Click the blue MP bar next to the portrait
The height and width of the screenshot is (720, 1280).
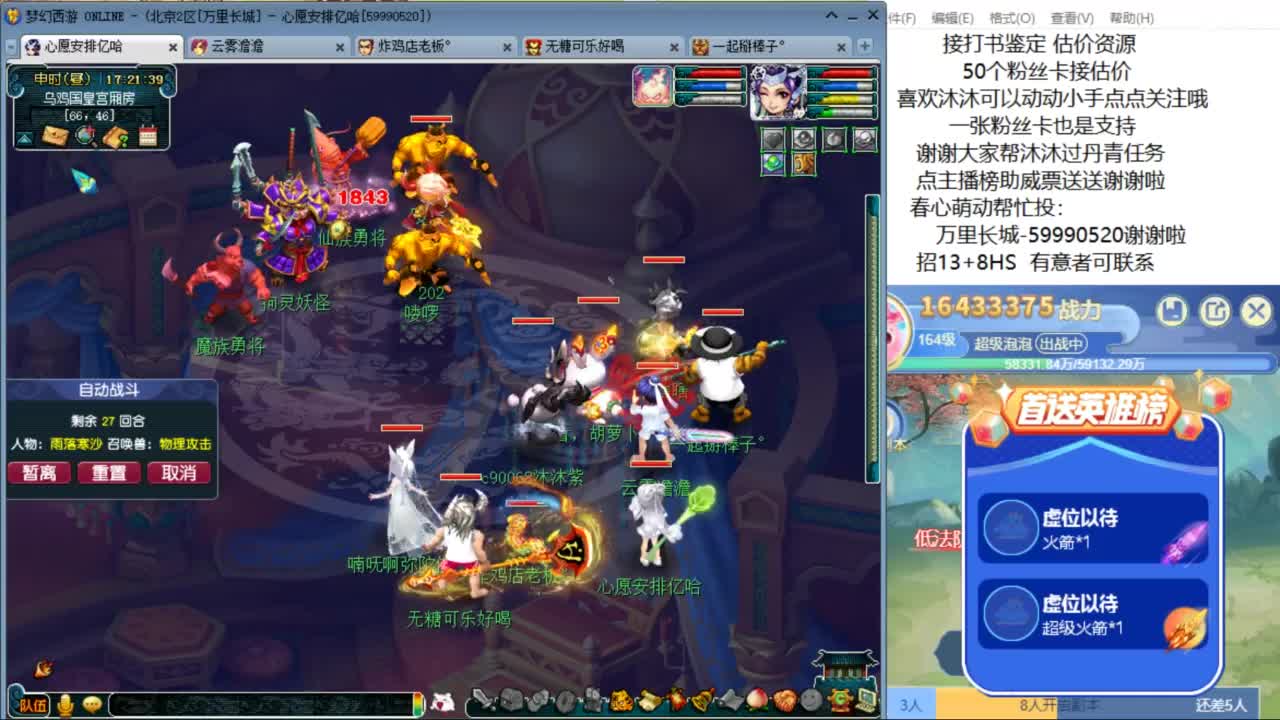click(x=840, y=84)
